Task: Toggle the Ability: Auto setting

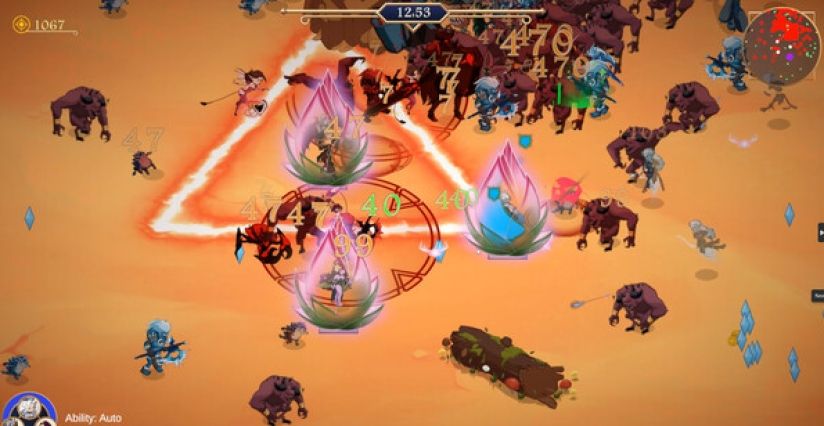Action: coord(93,418)
